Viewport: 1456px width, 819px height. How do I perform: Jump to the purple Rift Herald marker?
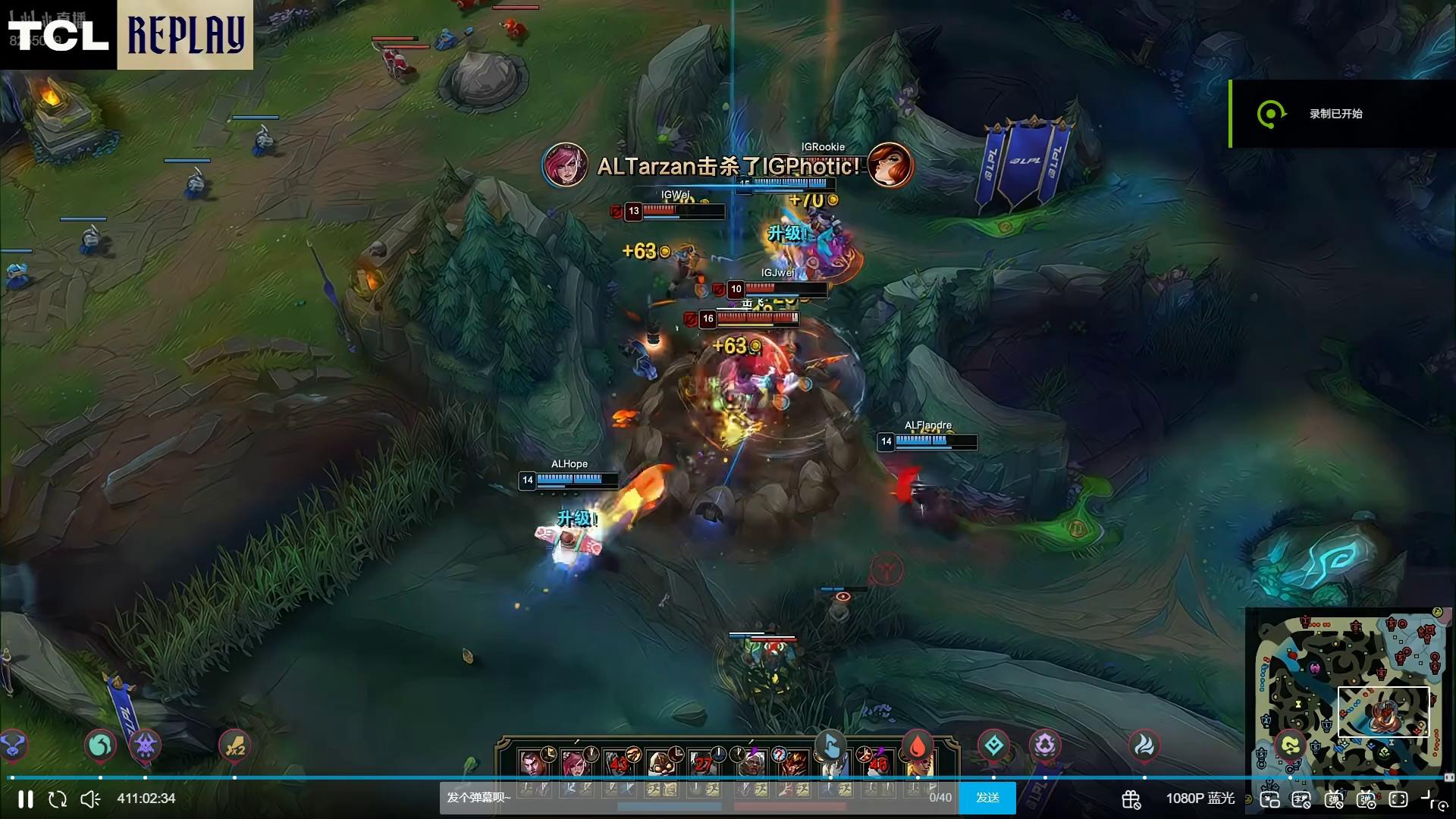145,746
